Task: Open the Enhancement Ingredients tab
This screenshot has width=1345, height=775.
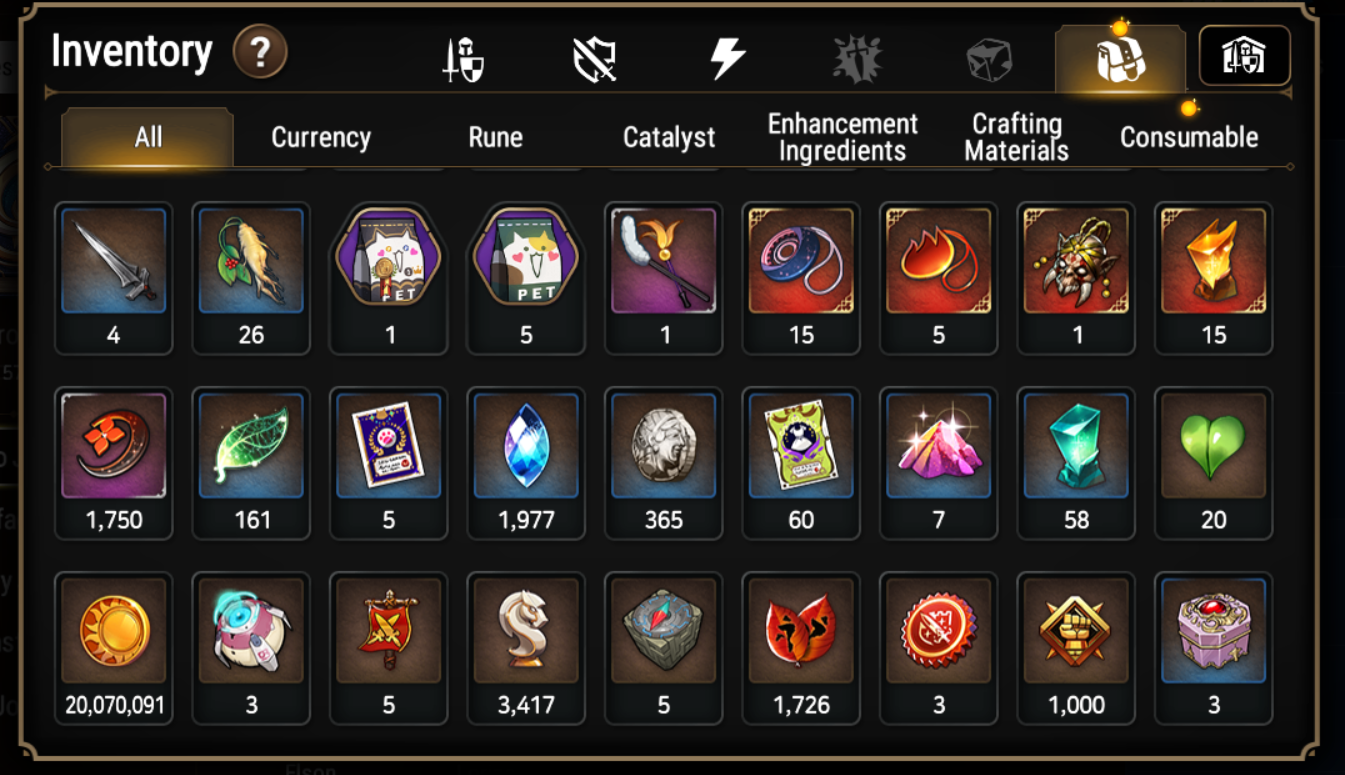Action: pyautogui.click(x=842, y=137)
